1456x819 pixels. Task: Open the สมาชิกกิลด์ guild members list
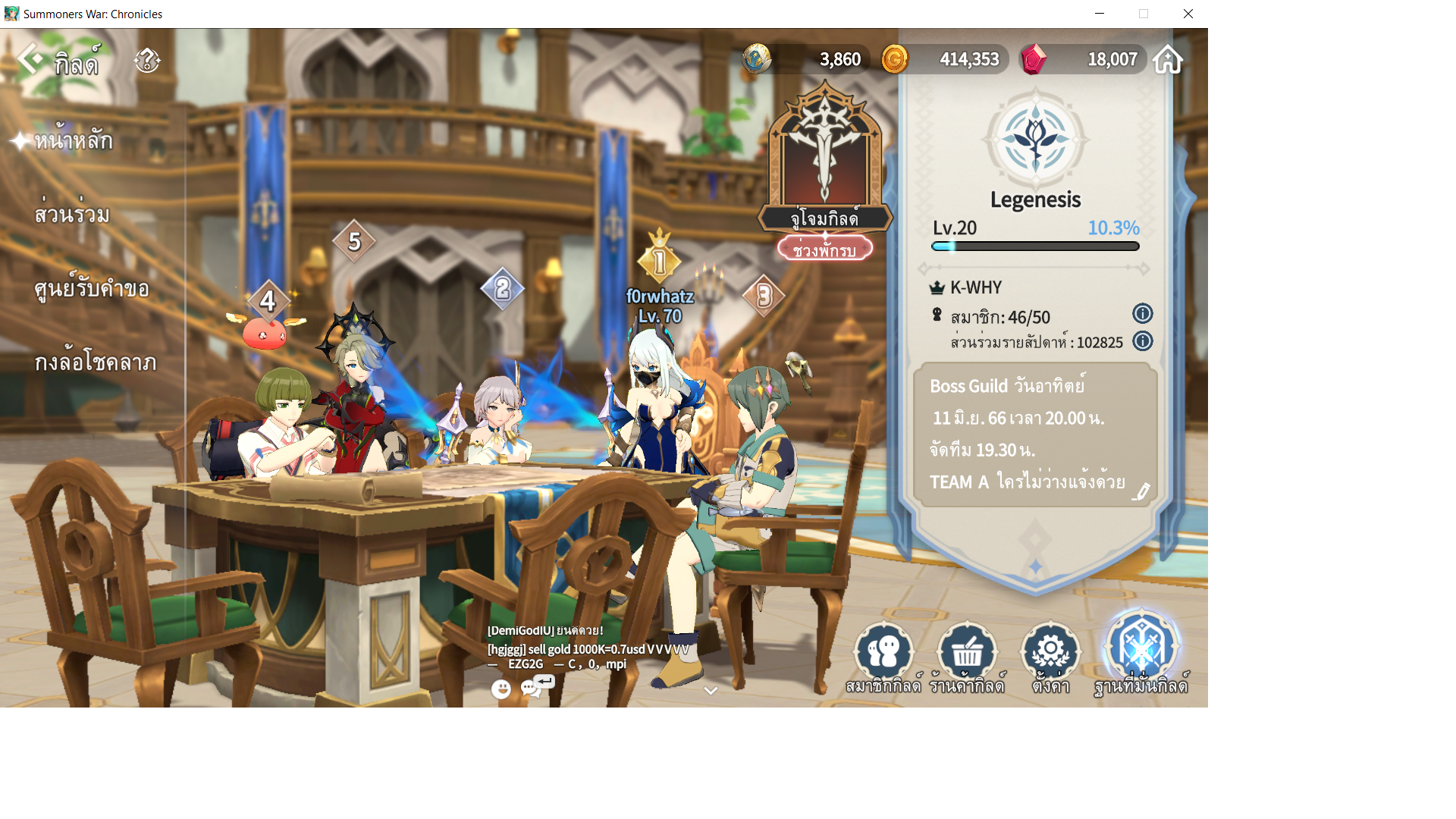(883, 657)
